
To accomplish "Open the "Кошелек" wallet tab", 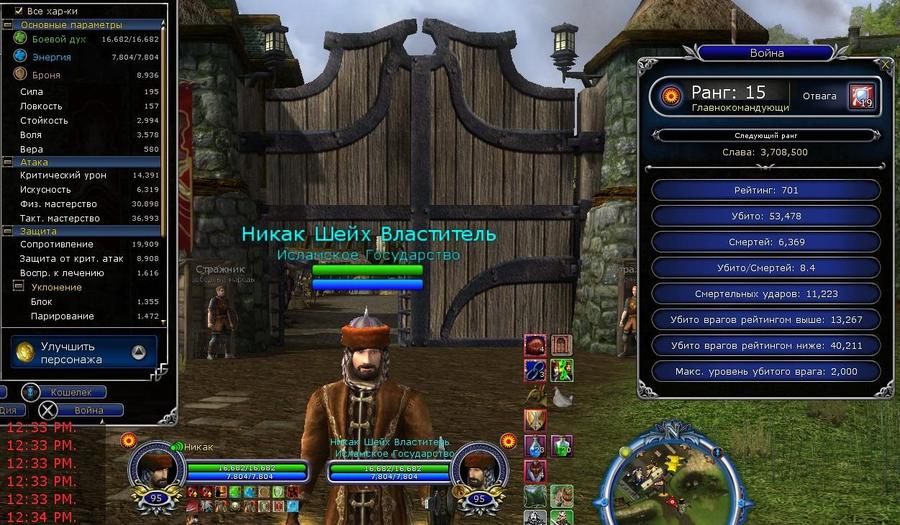I will (x=72, y=393).
